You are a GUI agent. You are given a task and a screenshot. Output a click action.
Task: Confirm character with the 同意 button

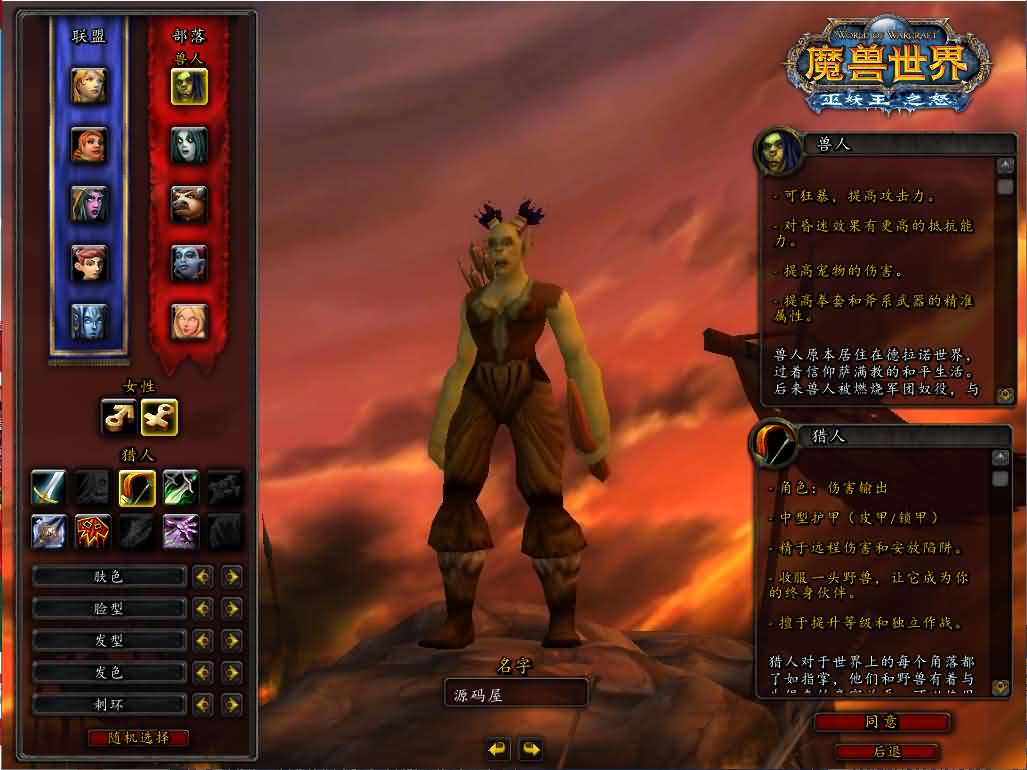pos(881,721)
